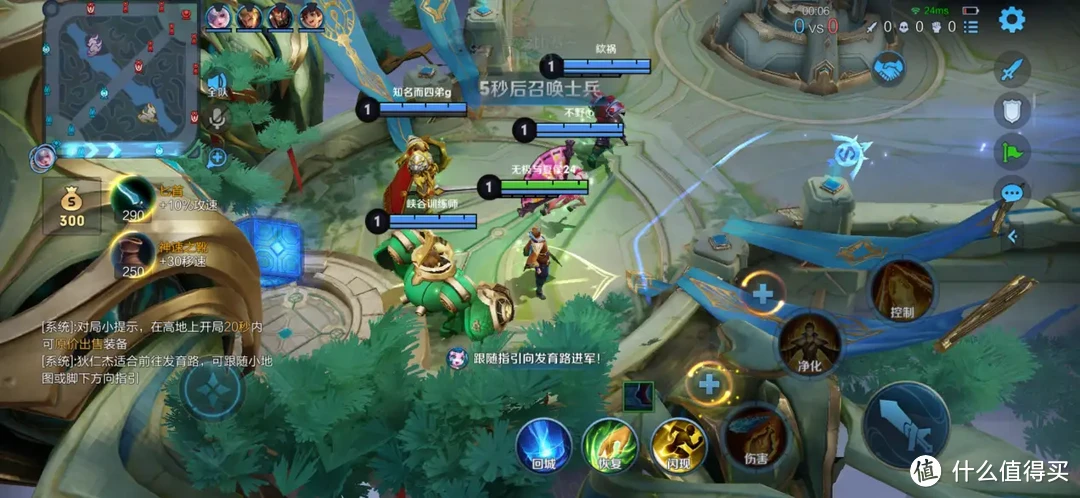
Task: Use the 恢复 heal skill
Action: tap(609, 443)
